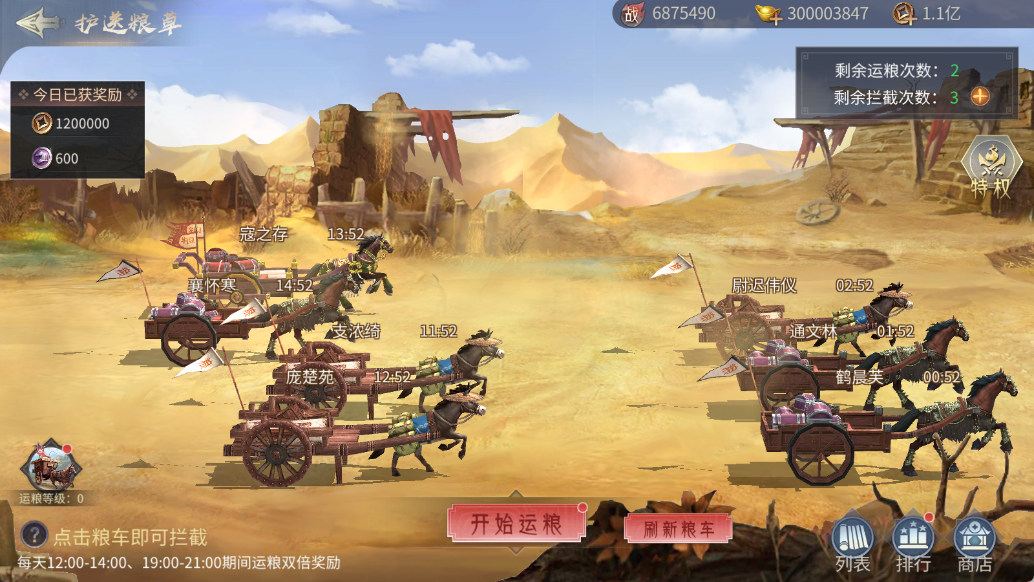Go back using the arrow button
Screen dimensions: 1034x582
coord(36,22)
